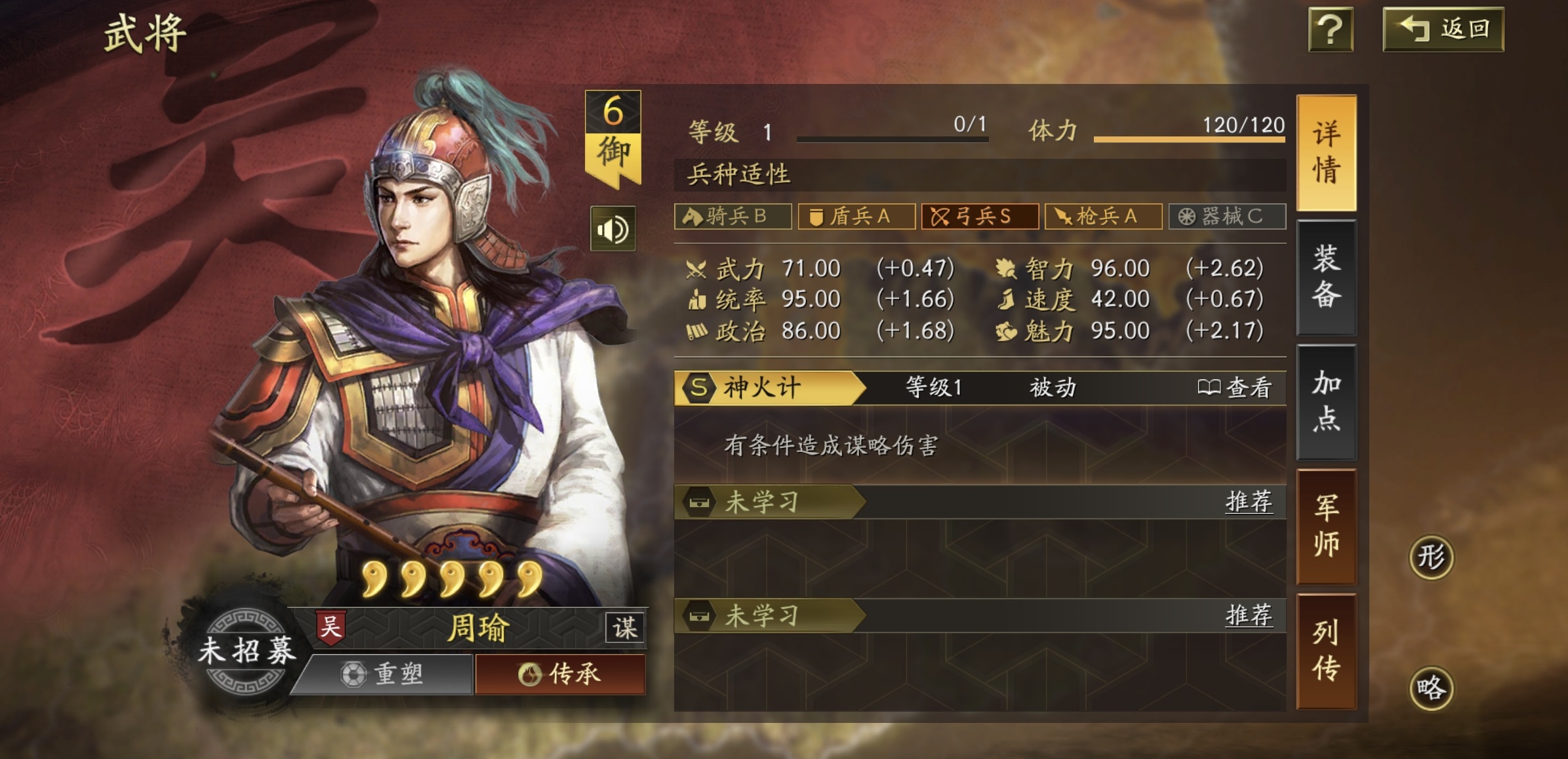Go back with the 返回 button
The width and height of the screenshot is (1568, 759).
[x=1443, y=30]
